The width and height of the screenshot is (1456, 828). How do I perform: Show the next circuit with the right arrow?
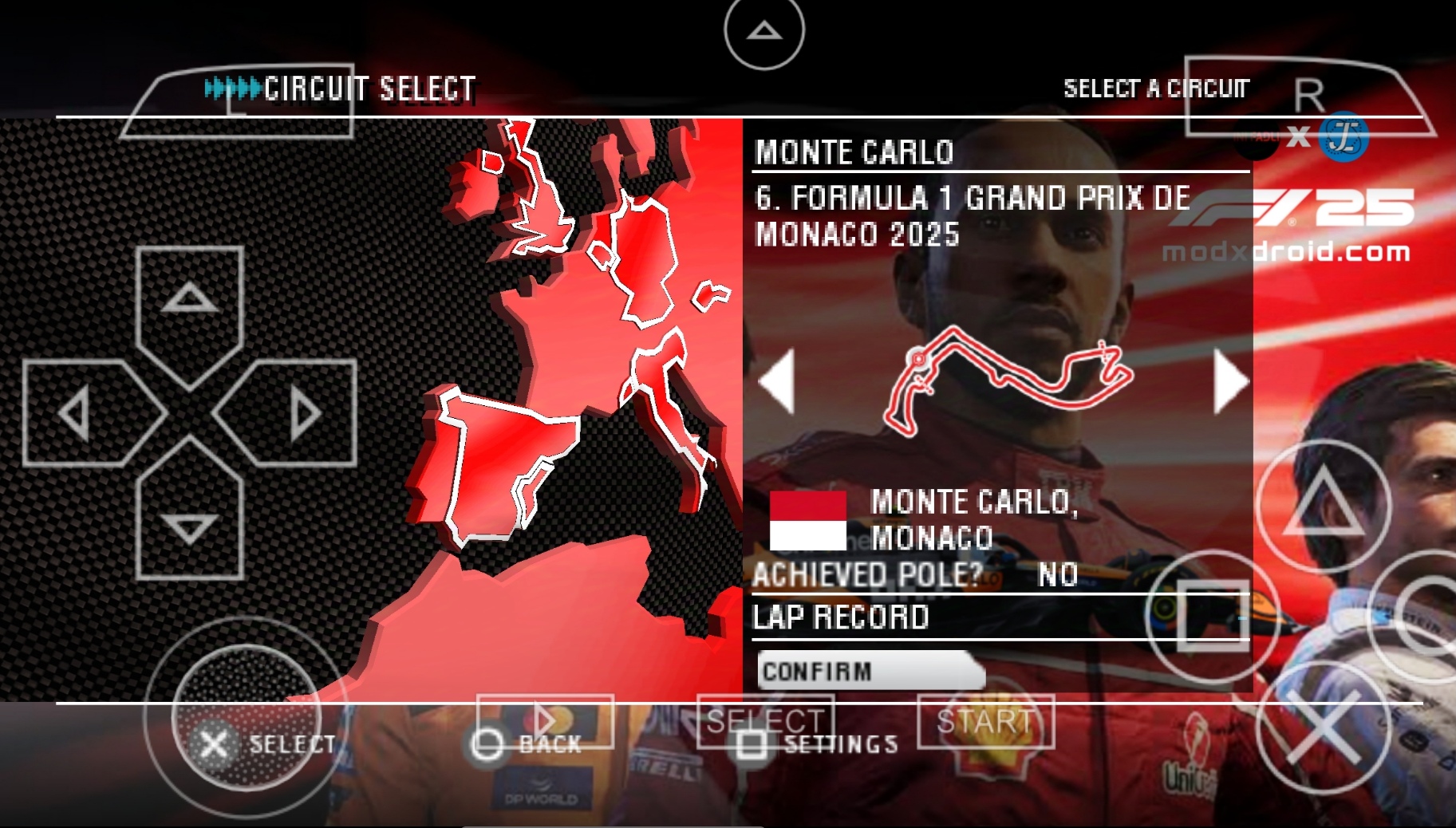pos(1230,382)
